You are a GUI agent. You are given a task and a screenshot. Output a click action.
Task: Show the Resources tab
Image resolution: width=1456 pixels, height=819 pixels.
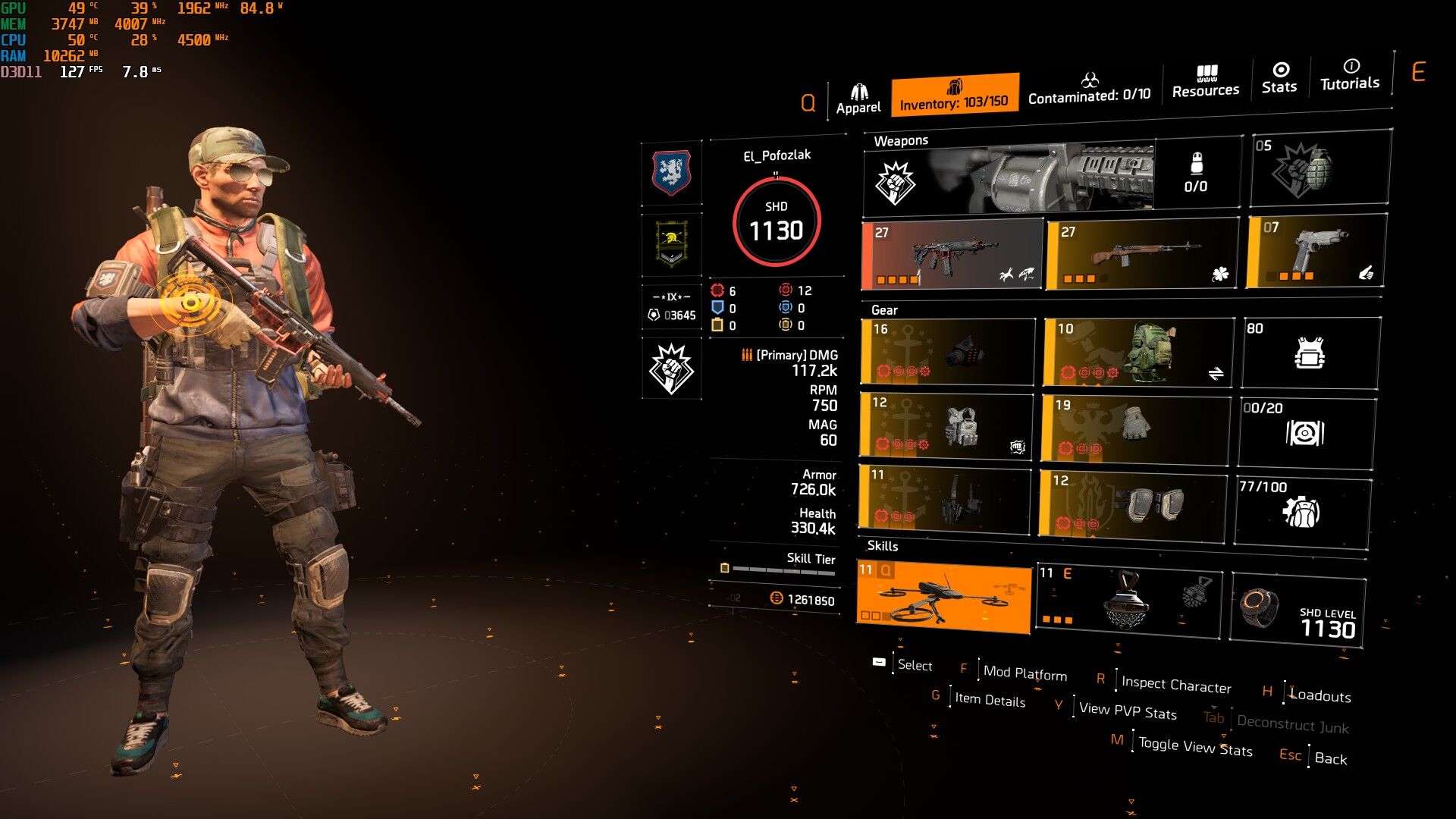[x=1205, y=82]
